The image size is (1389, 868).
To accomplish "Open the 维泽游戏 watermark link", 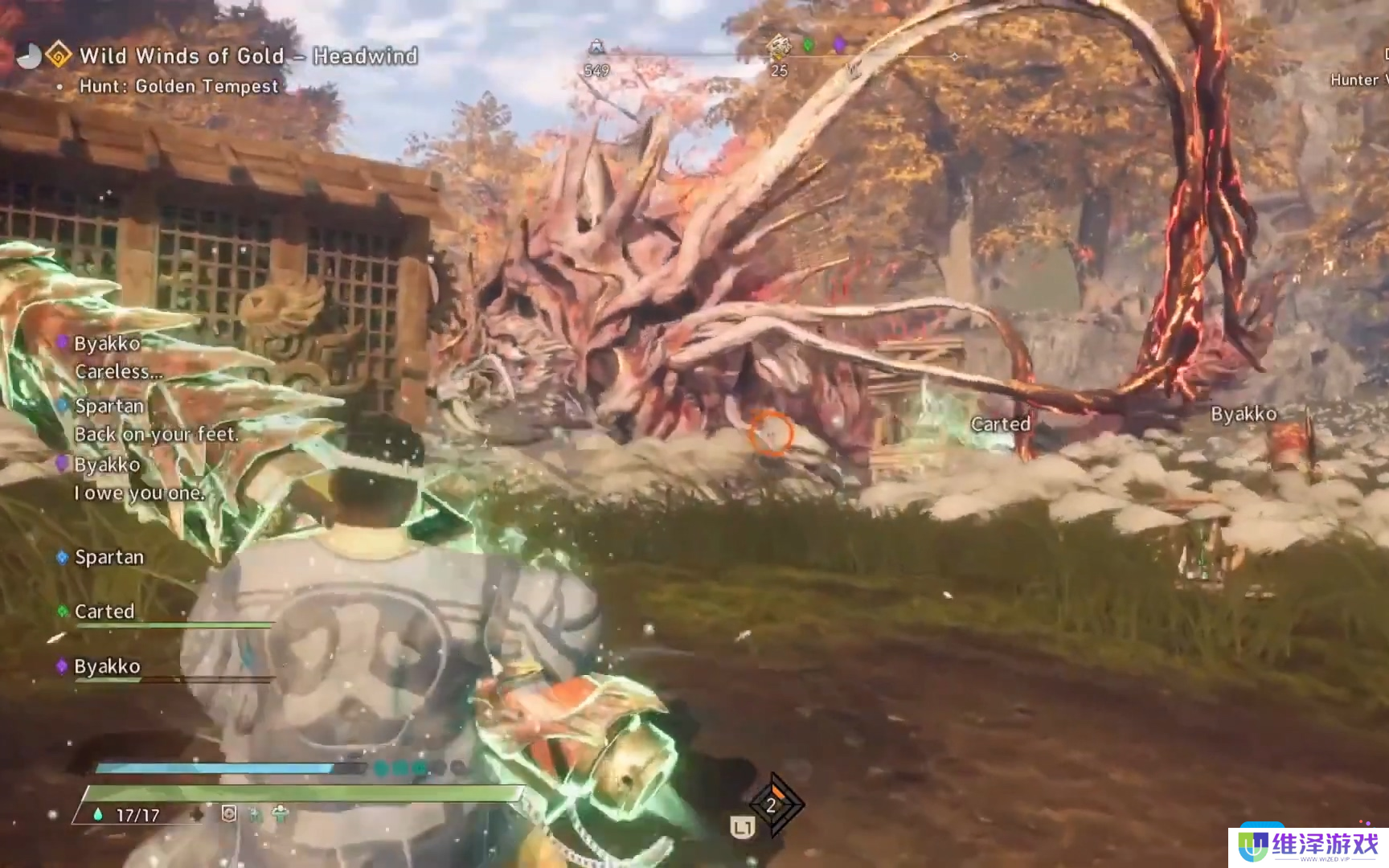I will tap(1309, 846).
